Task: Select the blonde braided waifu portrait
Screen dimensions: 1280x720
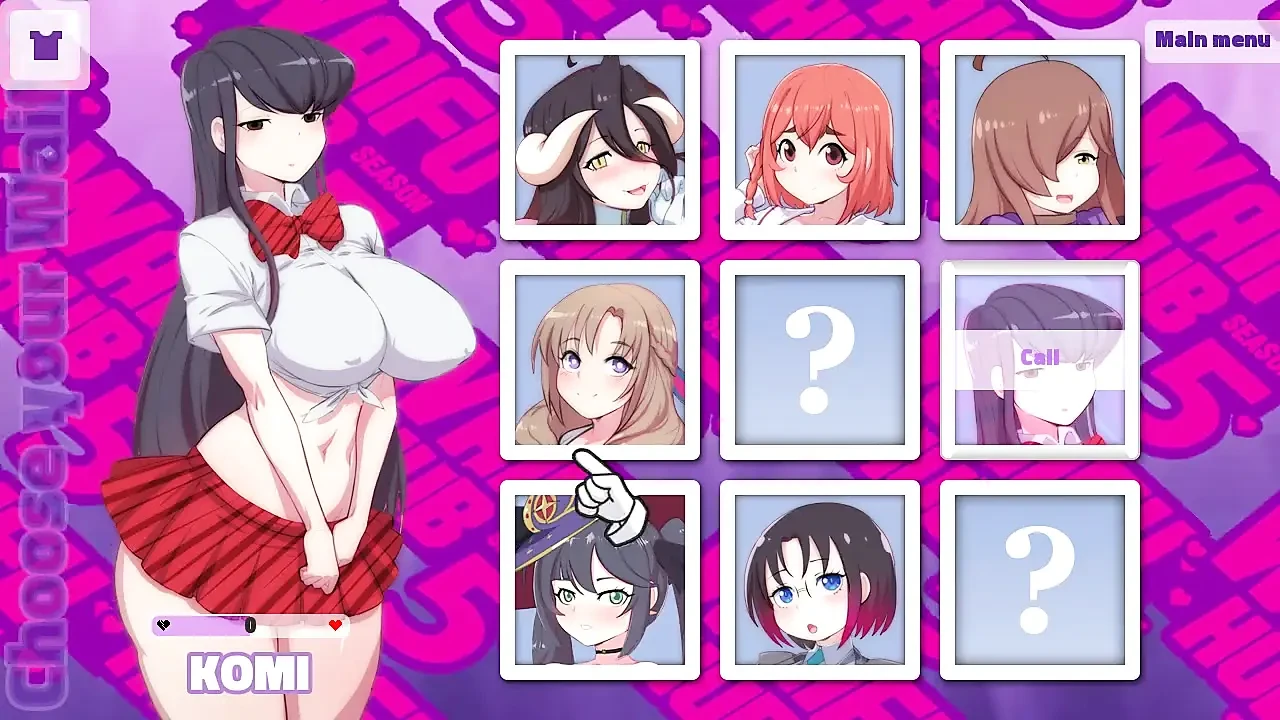Action: (600, 359)
